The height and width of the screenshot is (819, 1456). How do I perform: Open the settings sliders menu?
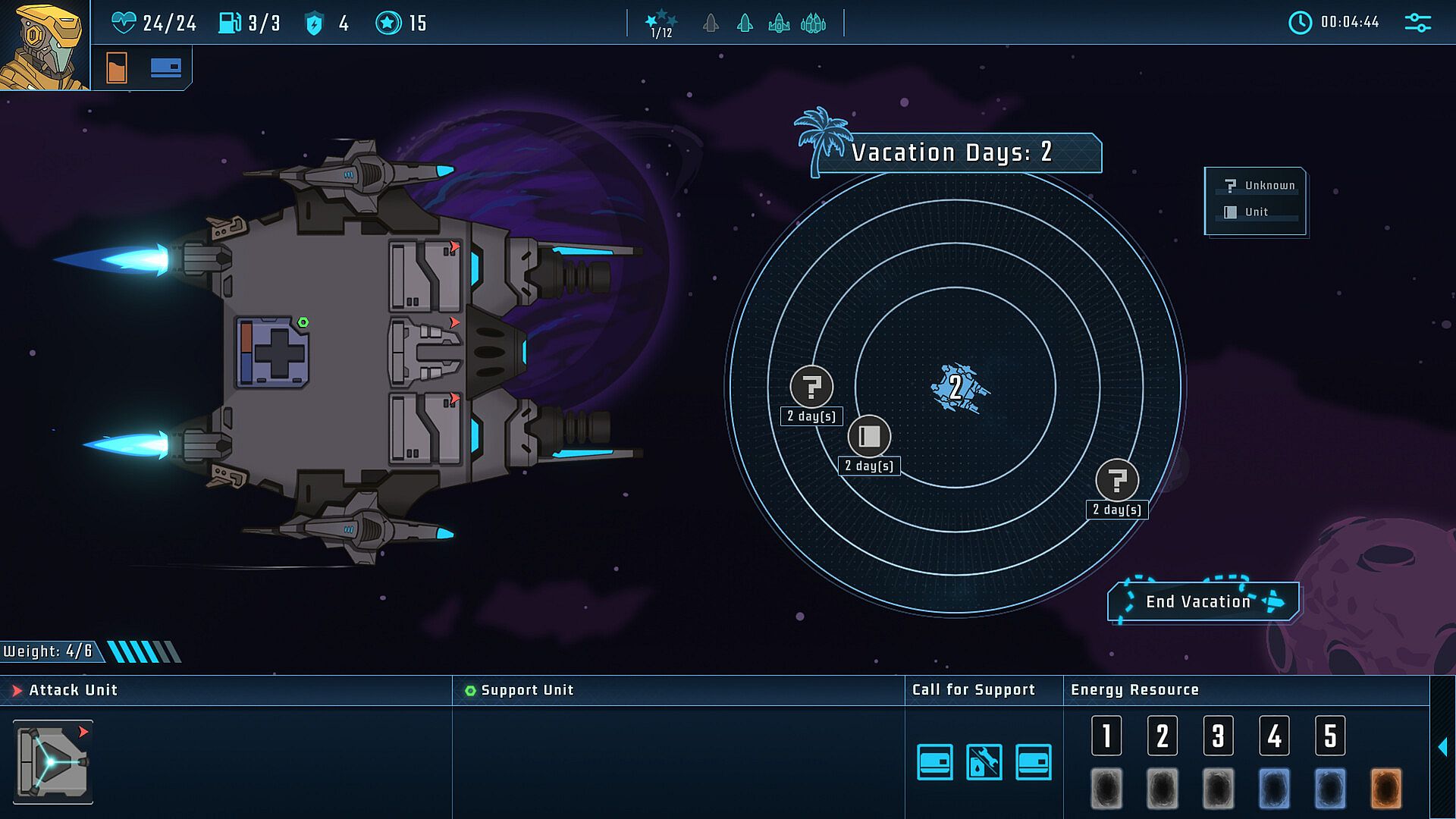1417,23
